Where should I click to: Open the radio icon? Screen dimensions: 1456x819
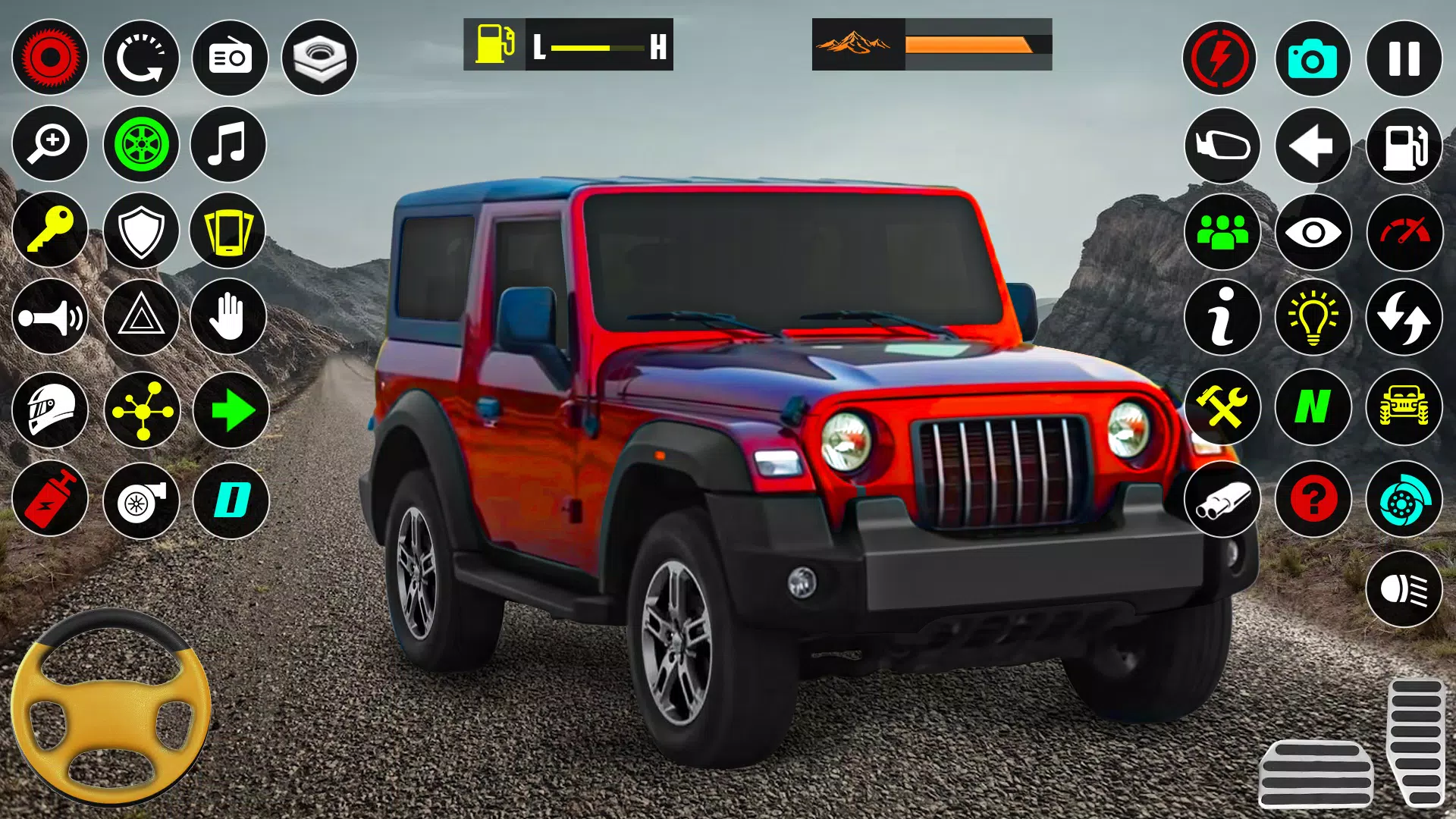pos(229,58)
